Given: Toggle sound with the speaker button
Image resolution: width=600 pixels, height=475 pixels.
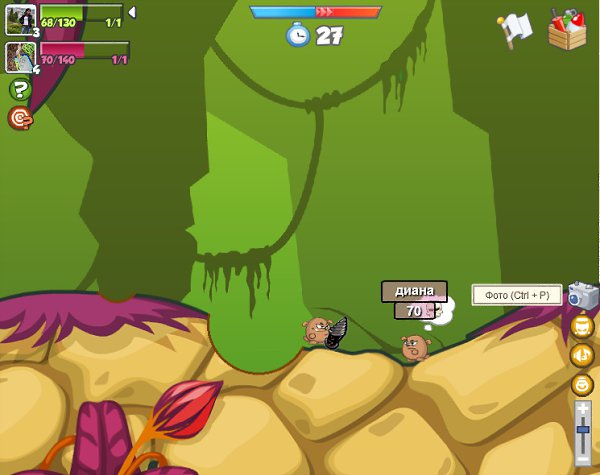Looking at the screenshot, I should [582, 355].
